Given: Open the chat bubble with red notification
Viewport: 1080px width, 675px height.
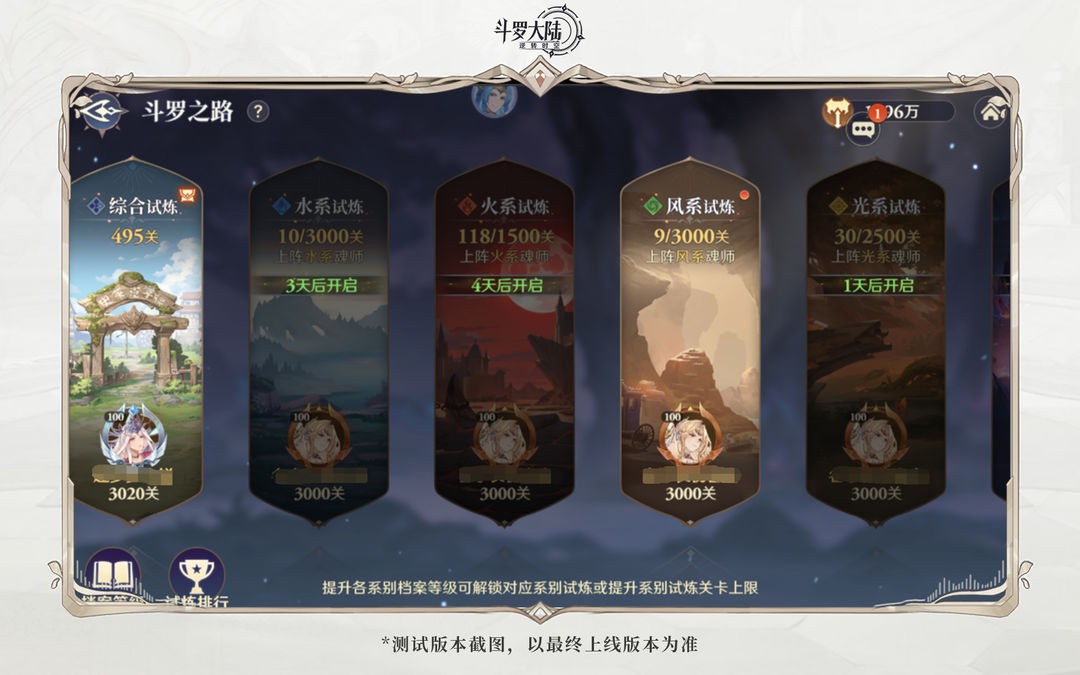Looking at the screenshot, I should 864,129.
